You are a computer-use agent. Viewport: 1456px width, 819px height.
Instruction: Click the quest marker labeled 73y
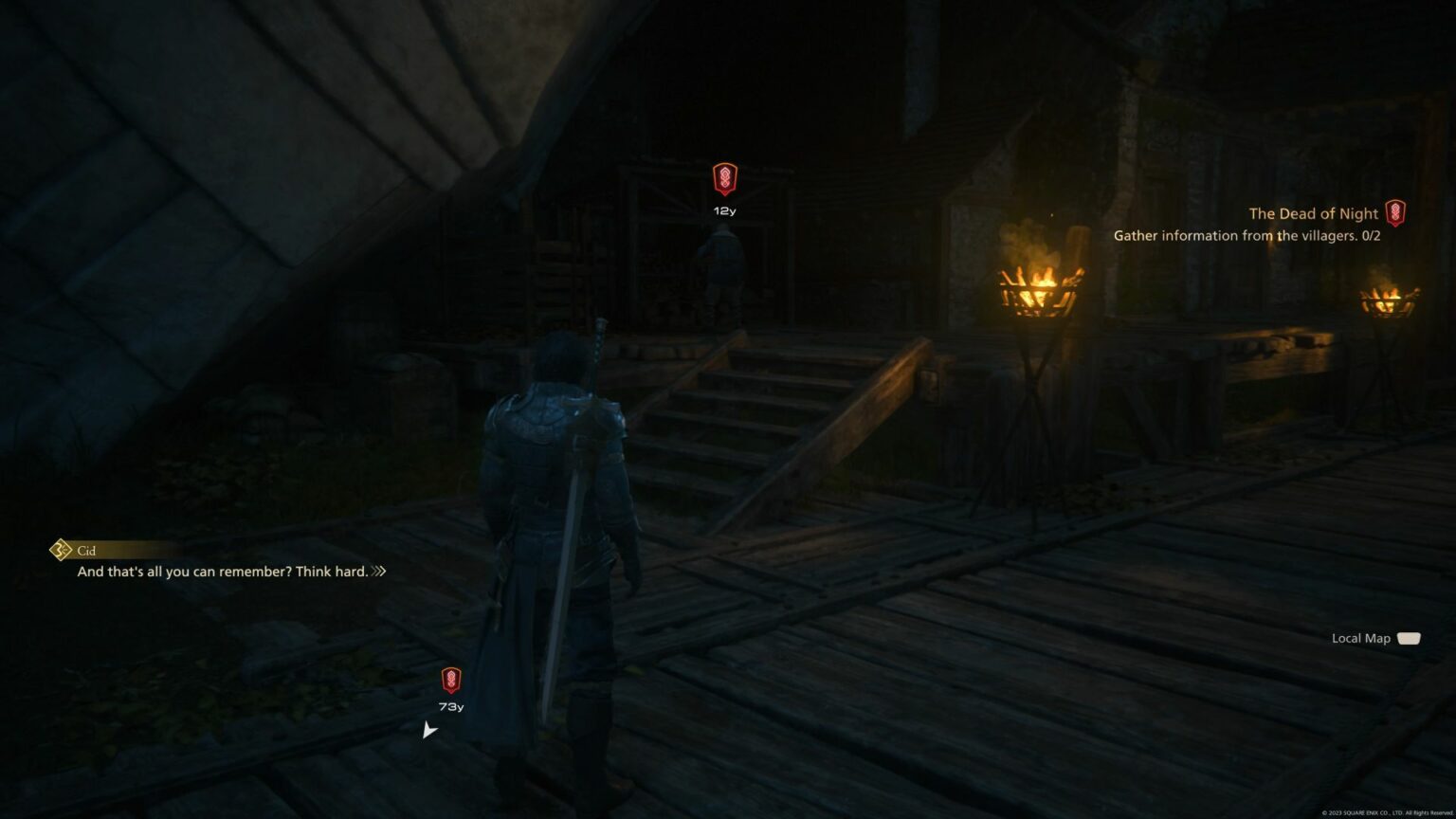(451, 680)
